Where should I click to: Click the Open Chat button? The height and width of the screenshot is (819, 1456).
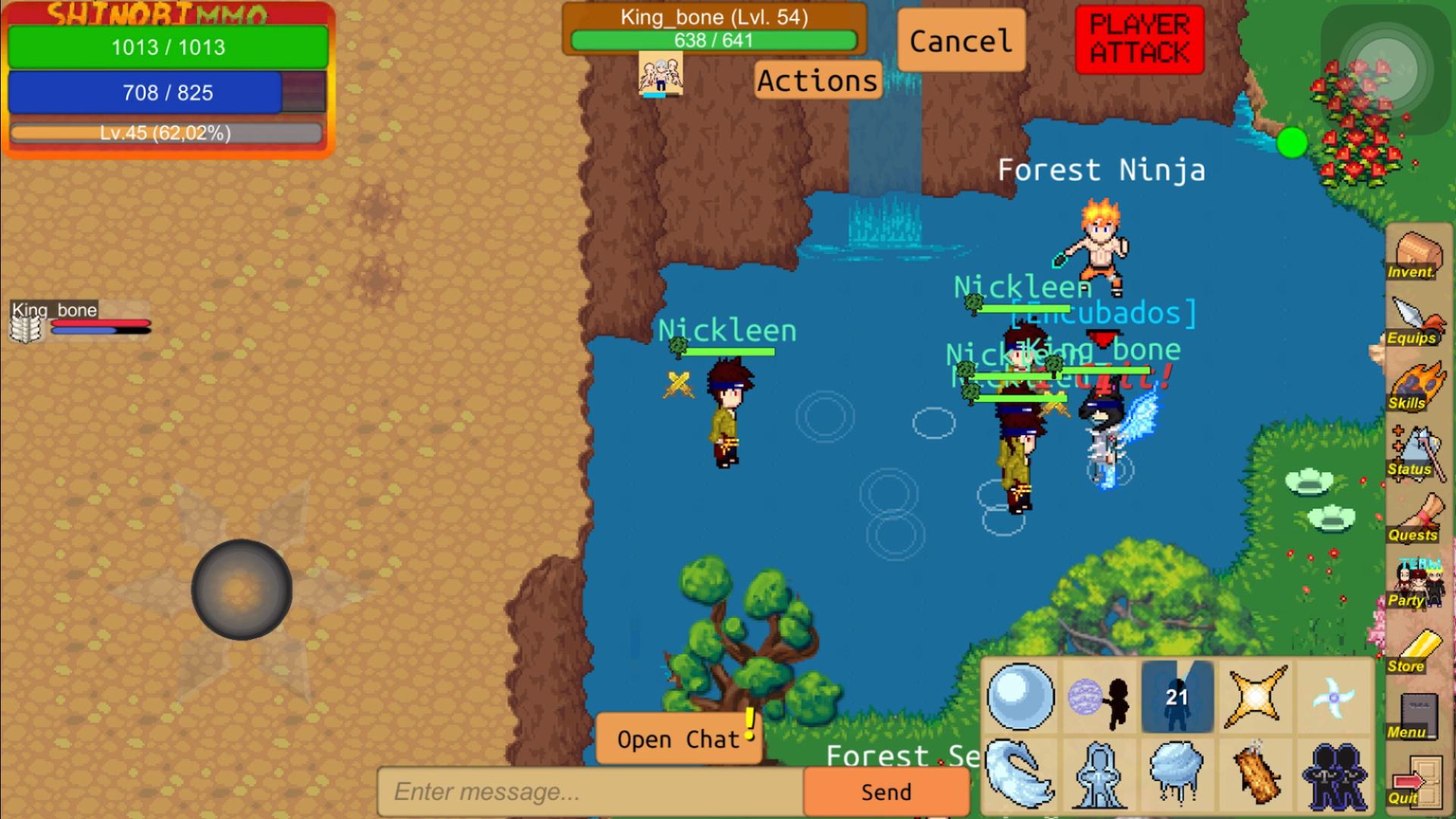pos(678,739)
